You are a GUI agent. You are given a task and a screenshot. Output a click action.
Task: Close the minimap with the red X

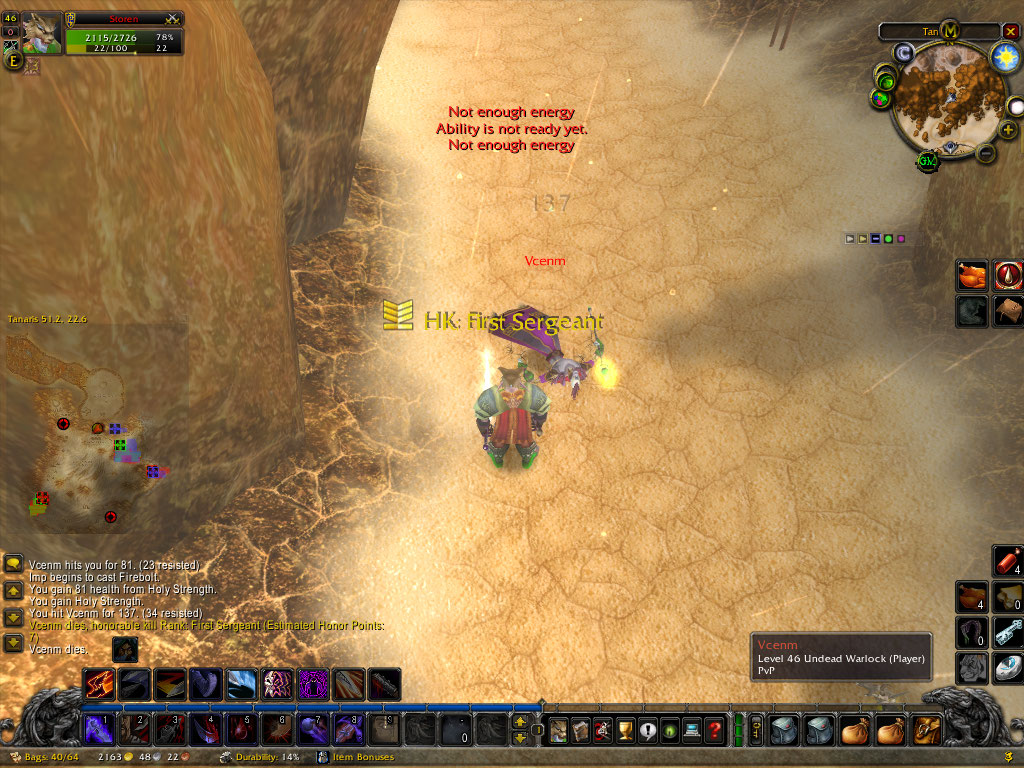[x=1010, y=31]
